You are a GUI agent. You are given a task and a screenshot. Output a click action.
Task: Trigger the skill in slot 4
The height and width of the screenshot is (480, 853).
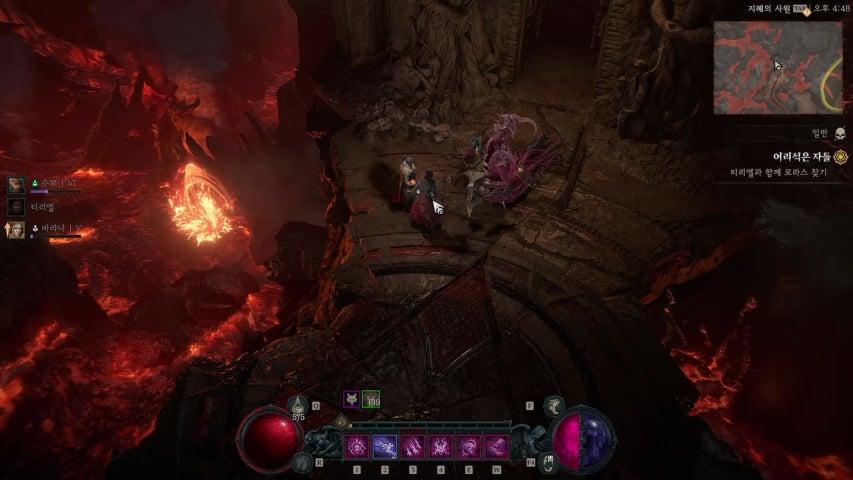point(440,447)
